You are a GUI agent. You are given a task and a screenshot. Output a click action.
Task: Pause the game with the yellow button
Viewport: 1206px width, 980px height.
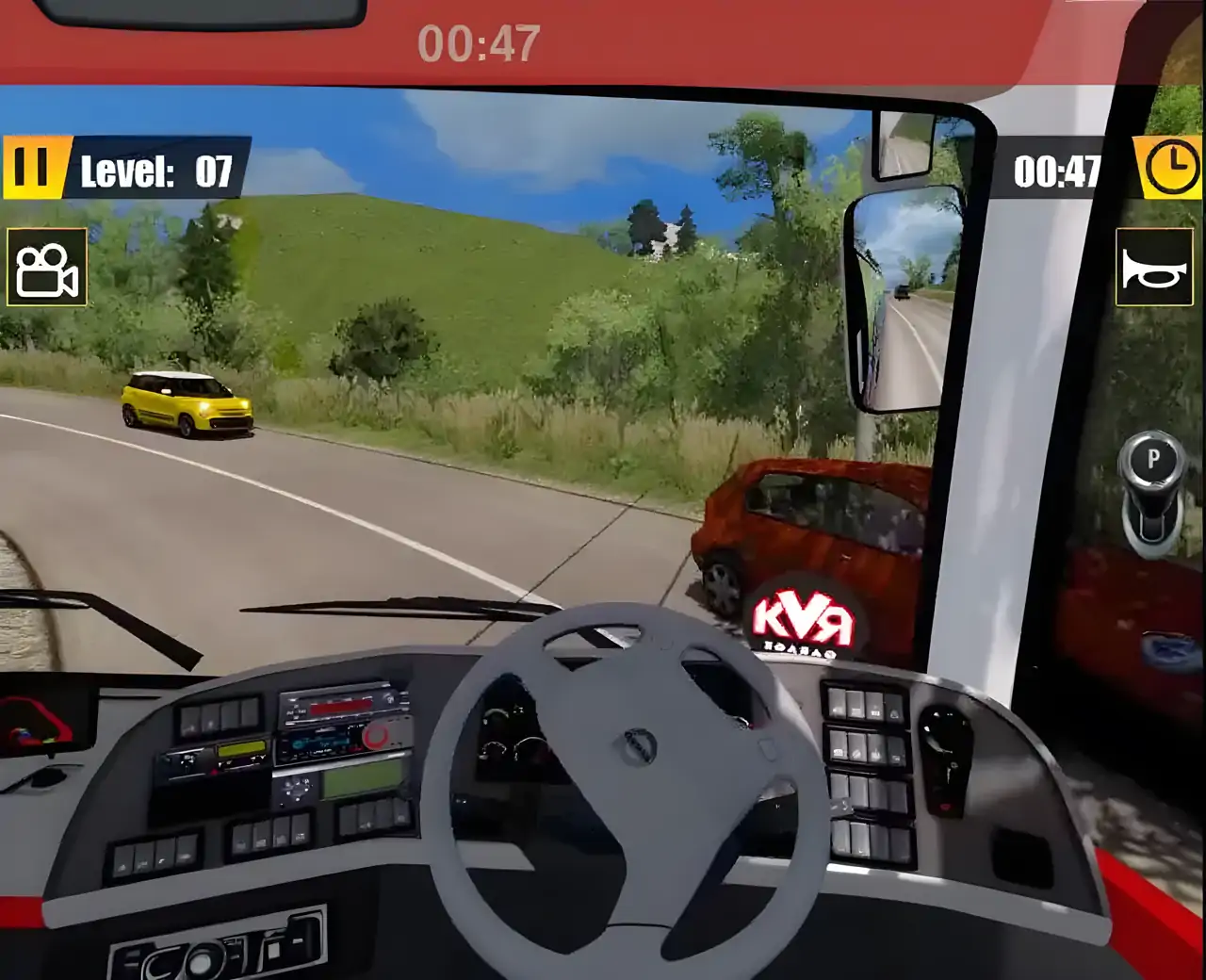coord(32,168)
